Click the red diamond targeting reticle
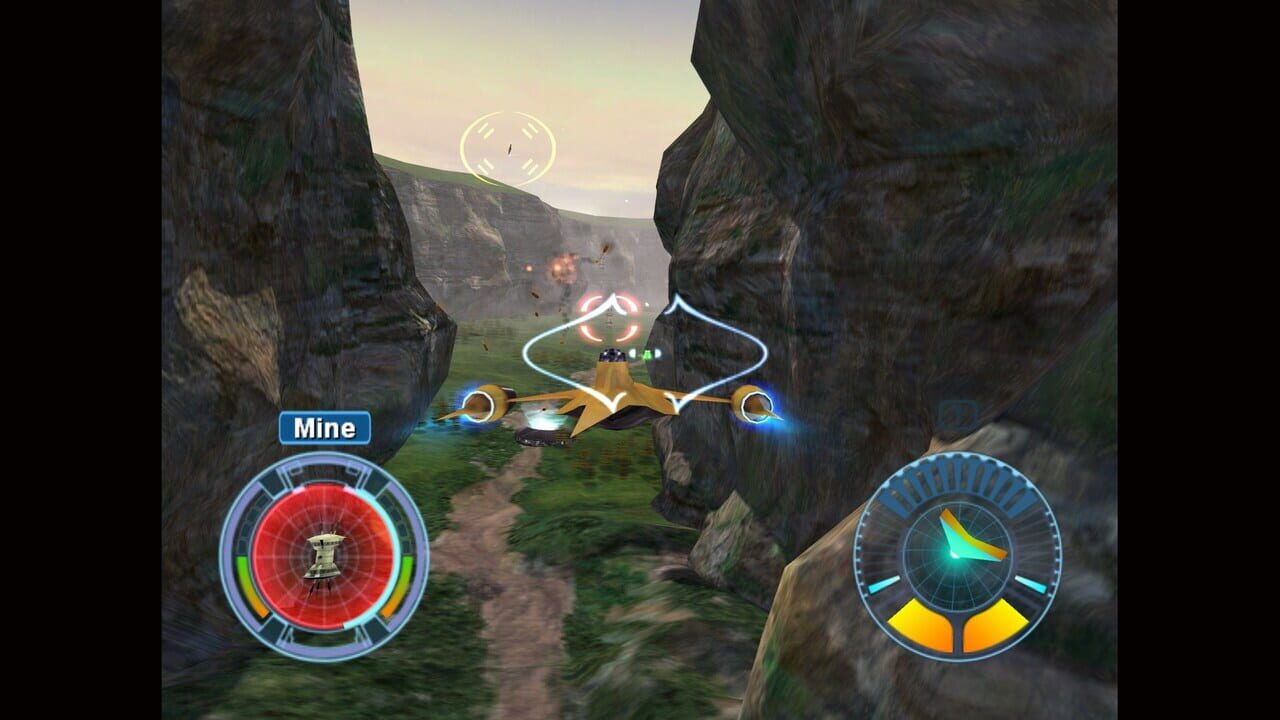Screen dimensions: 1280x720 608,318
